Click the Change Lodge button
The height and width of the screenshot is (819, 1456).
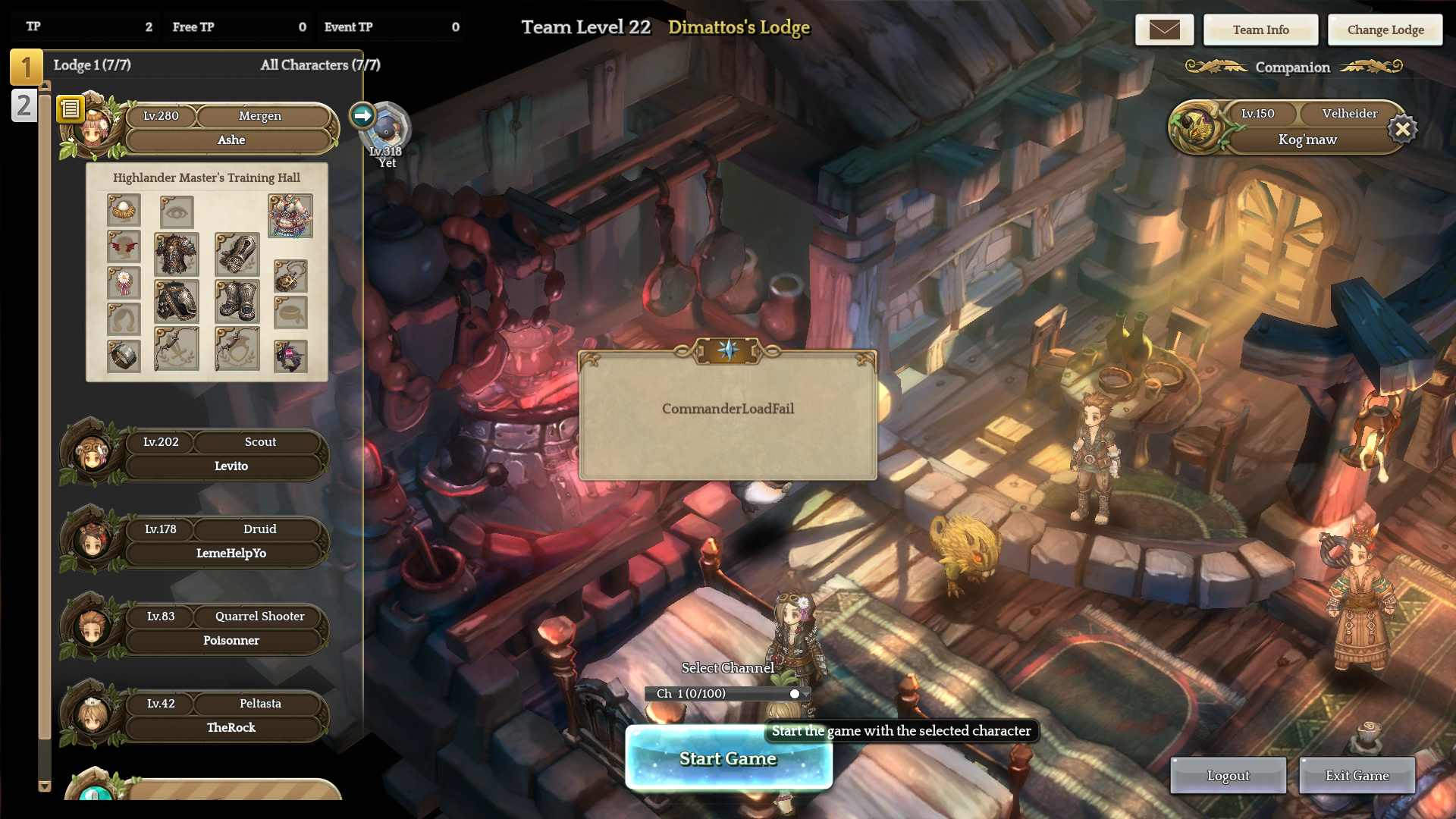1385,30
